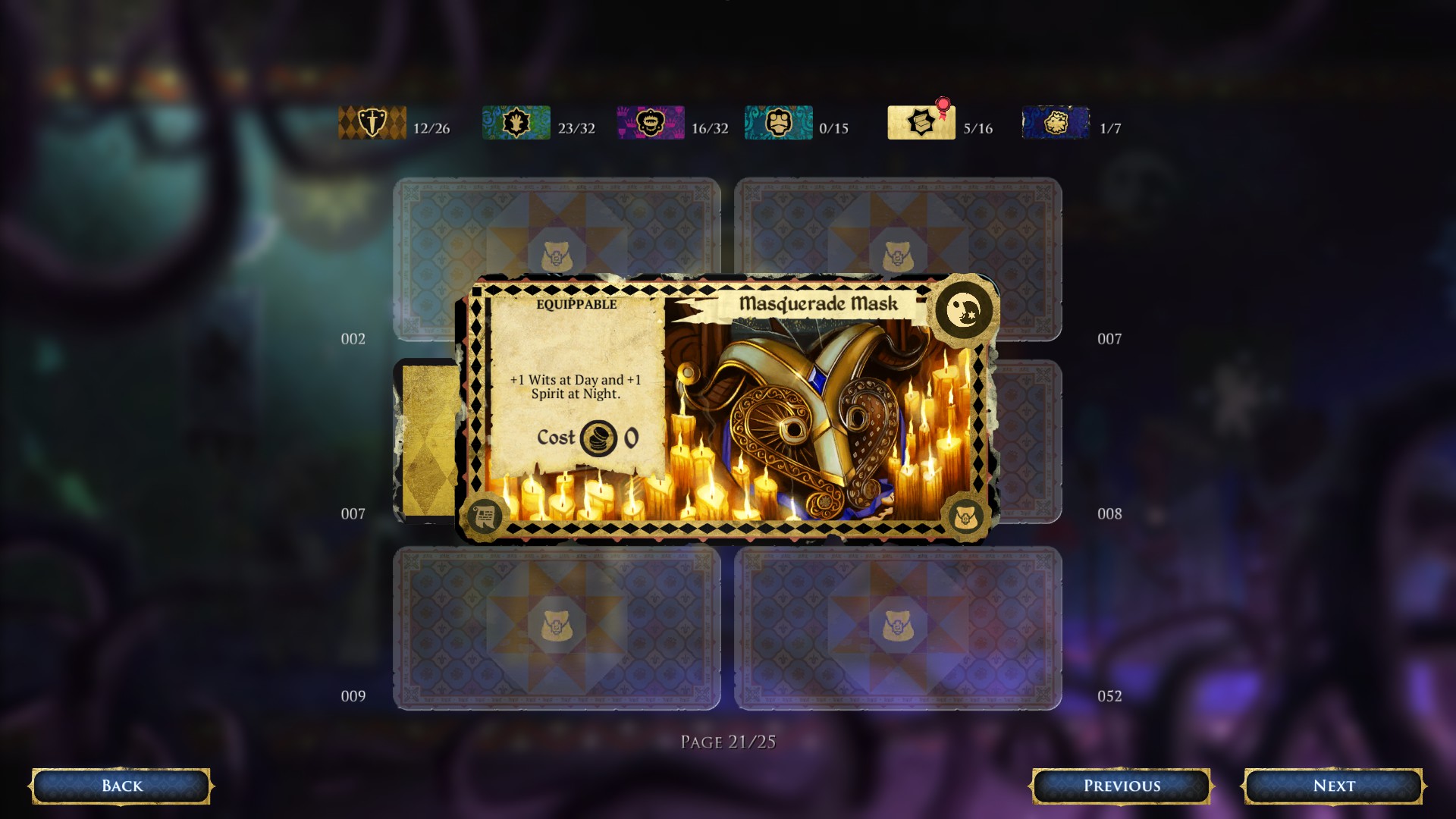Switch to the green category showing 23/32
The image size is (1456, 819).
click(516, 123)
